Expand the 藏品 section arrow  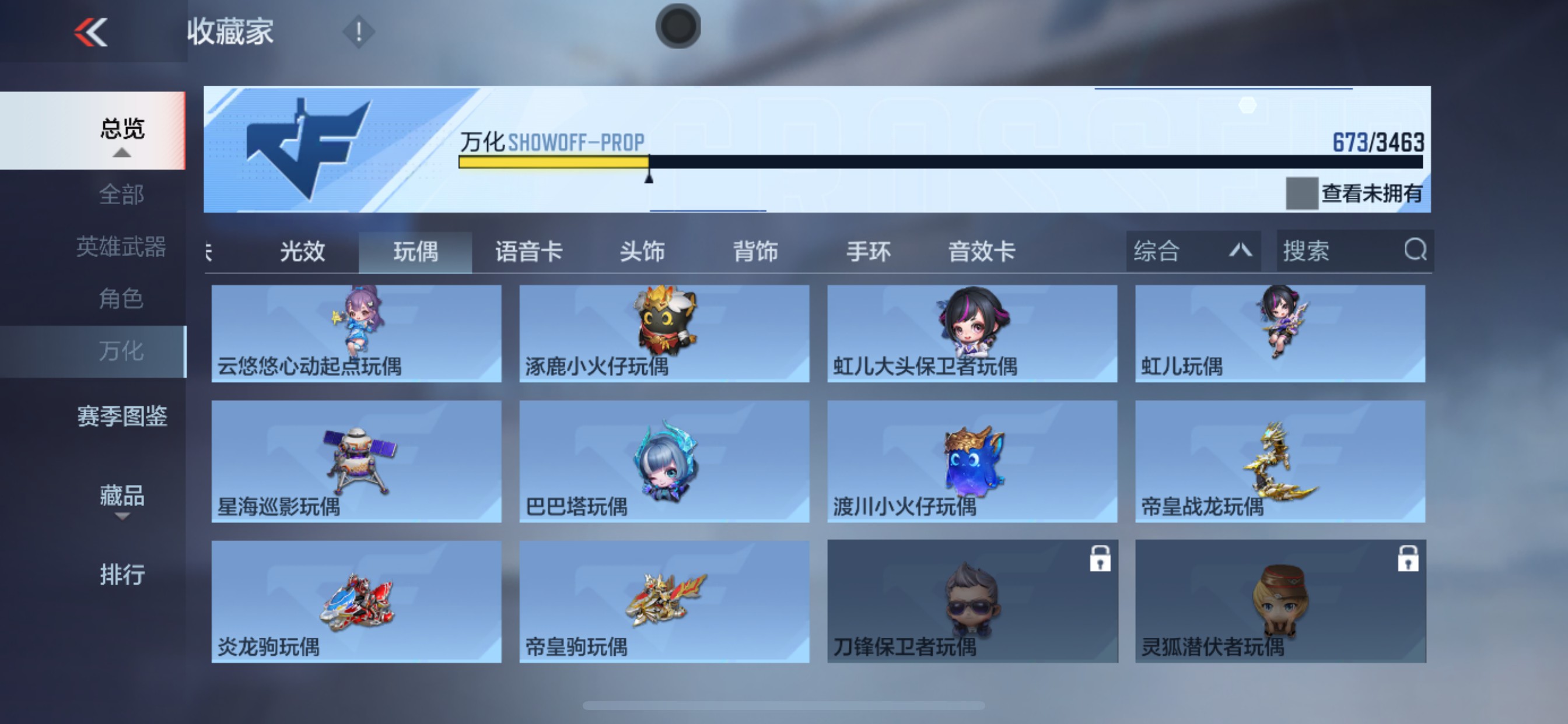tap(123, 518)
